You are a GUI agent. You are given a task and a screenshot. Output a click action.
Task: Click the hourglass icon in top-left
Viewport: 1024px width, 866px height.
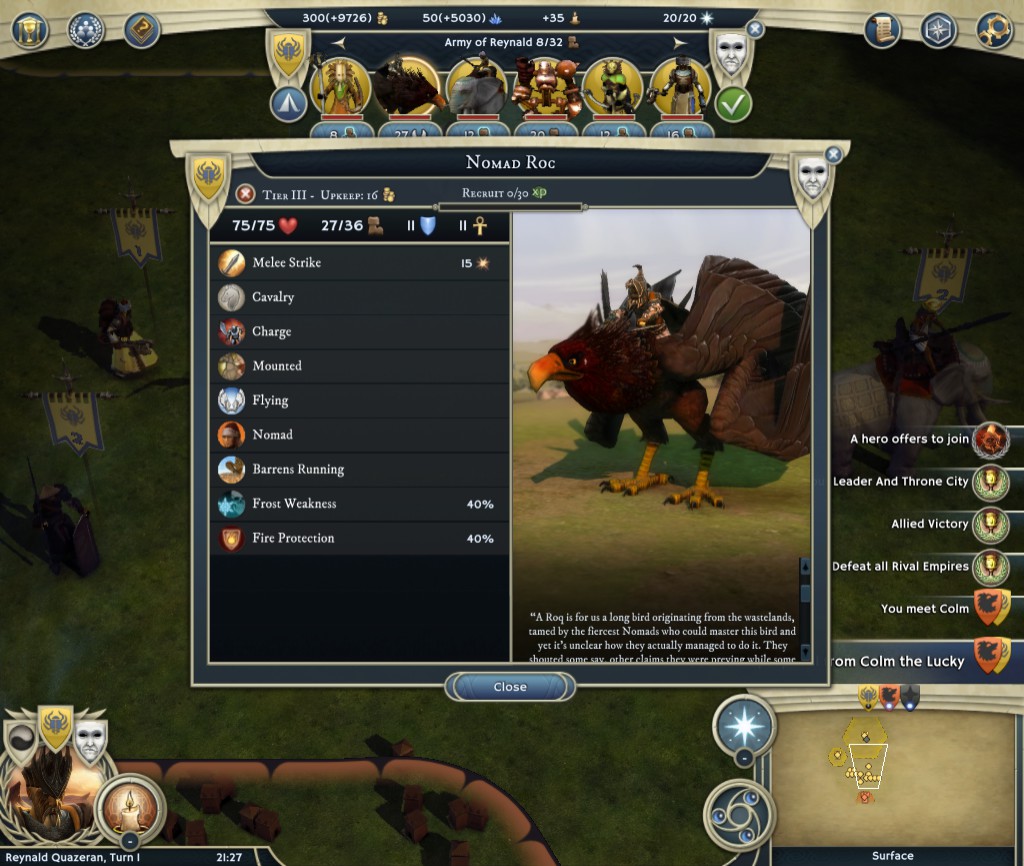[x=30, y=30]
